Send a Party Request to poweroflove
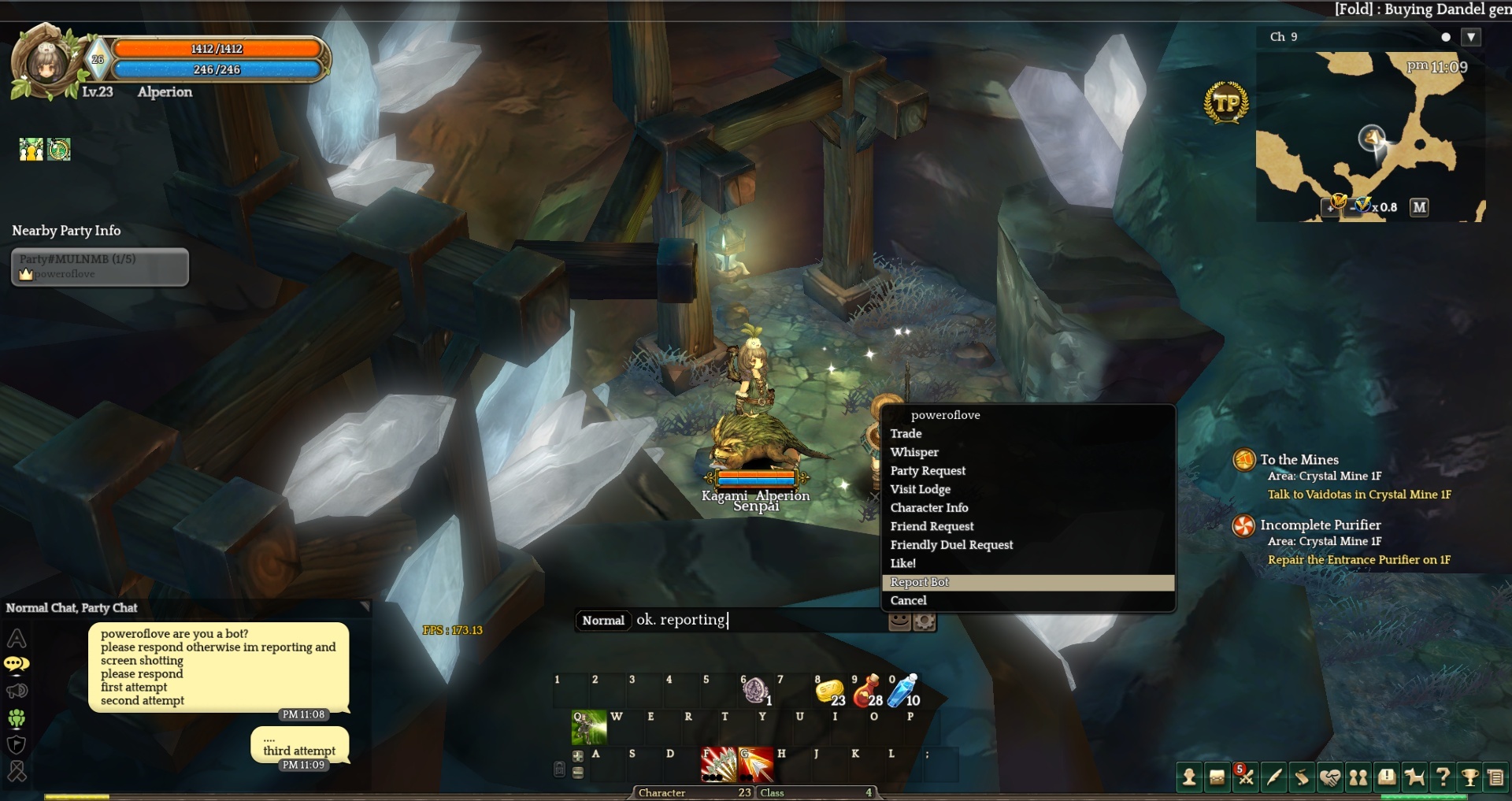Screen dimensions: 1512x801 [x=928, y=470]
